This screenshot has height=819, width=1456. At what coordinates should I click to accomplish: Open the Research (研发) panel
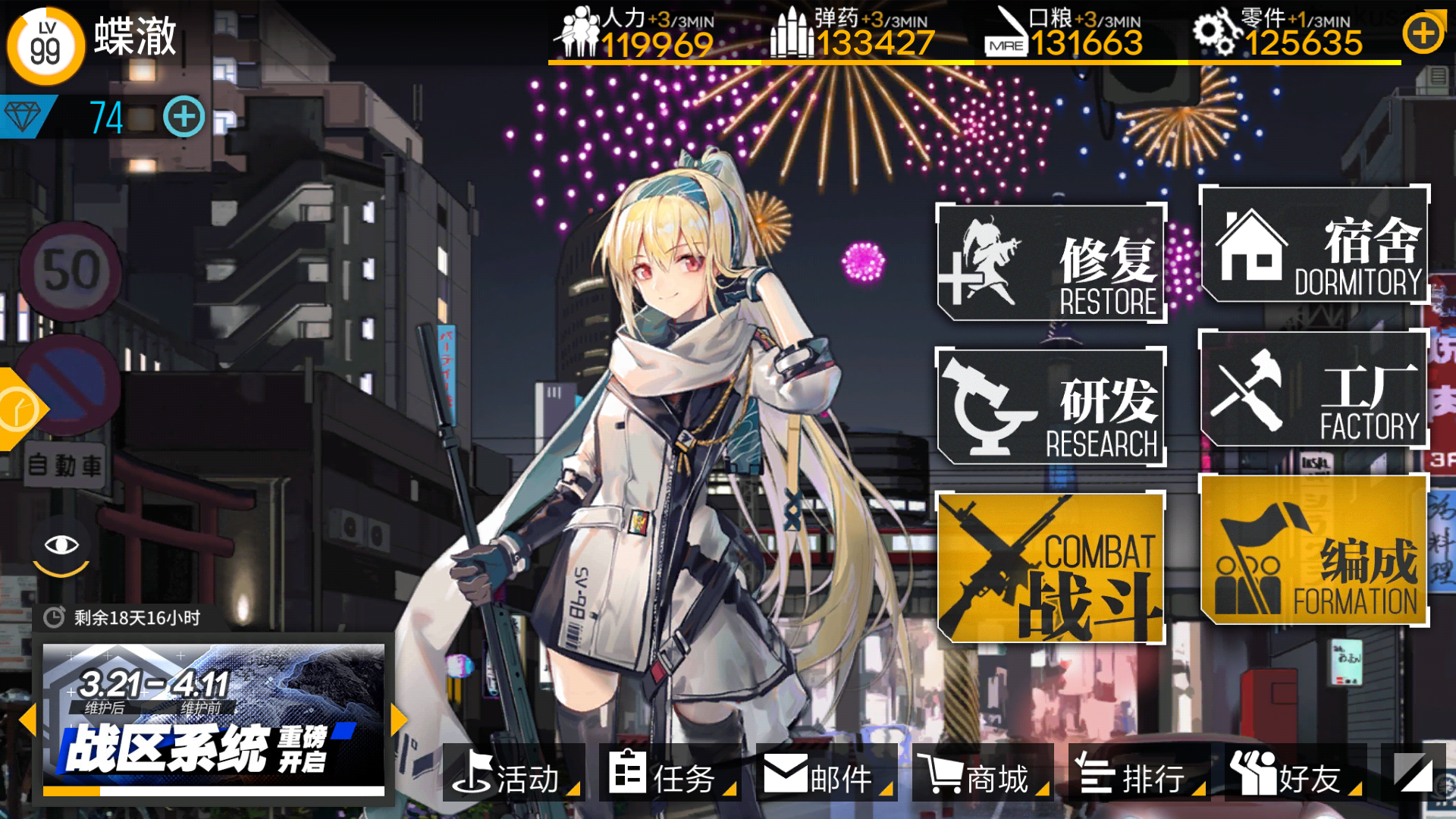[x=1053, y=407]
